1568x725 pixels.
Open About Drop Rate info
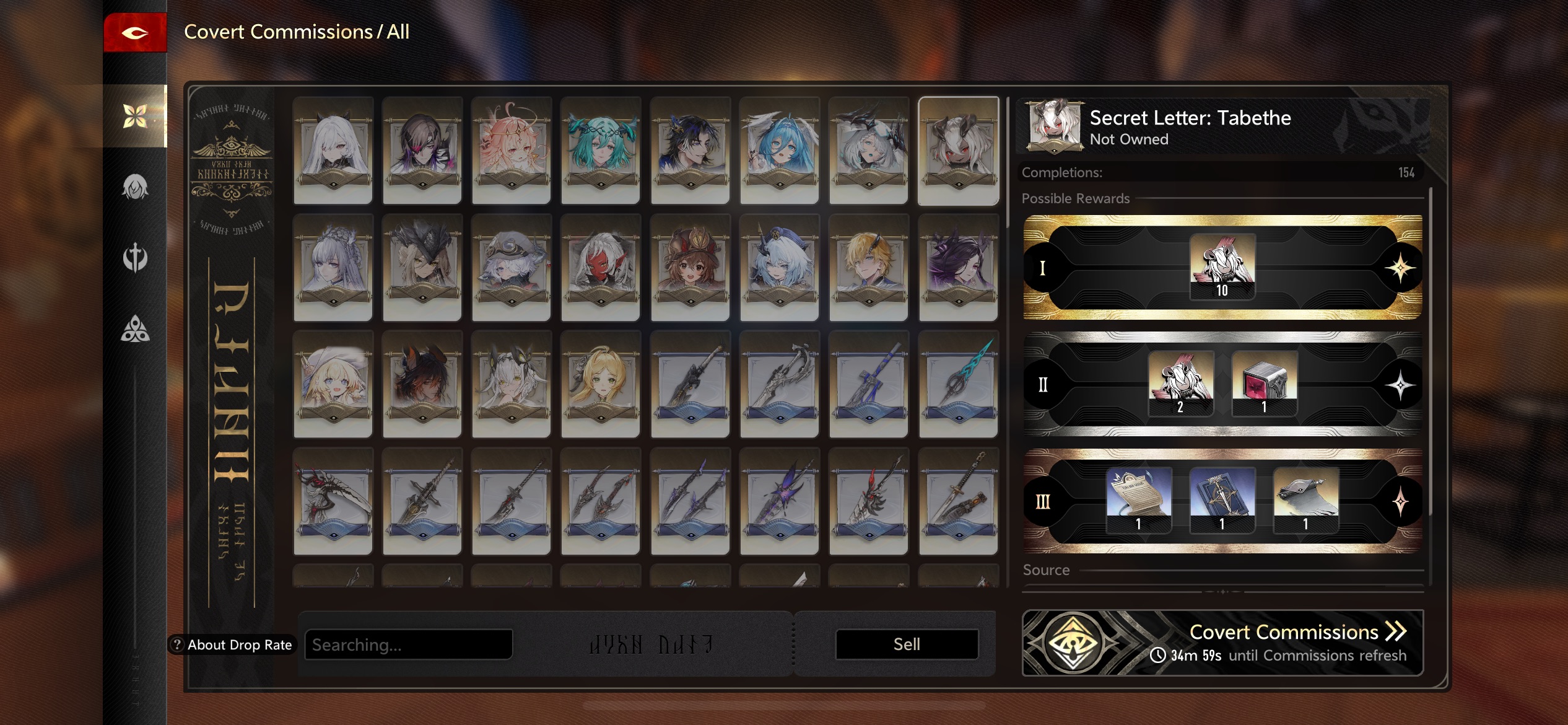point(232,645)
